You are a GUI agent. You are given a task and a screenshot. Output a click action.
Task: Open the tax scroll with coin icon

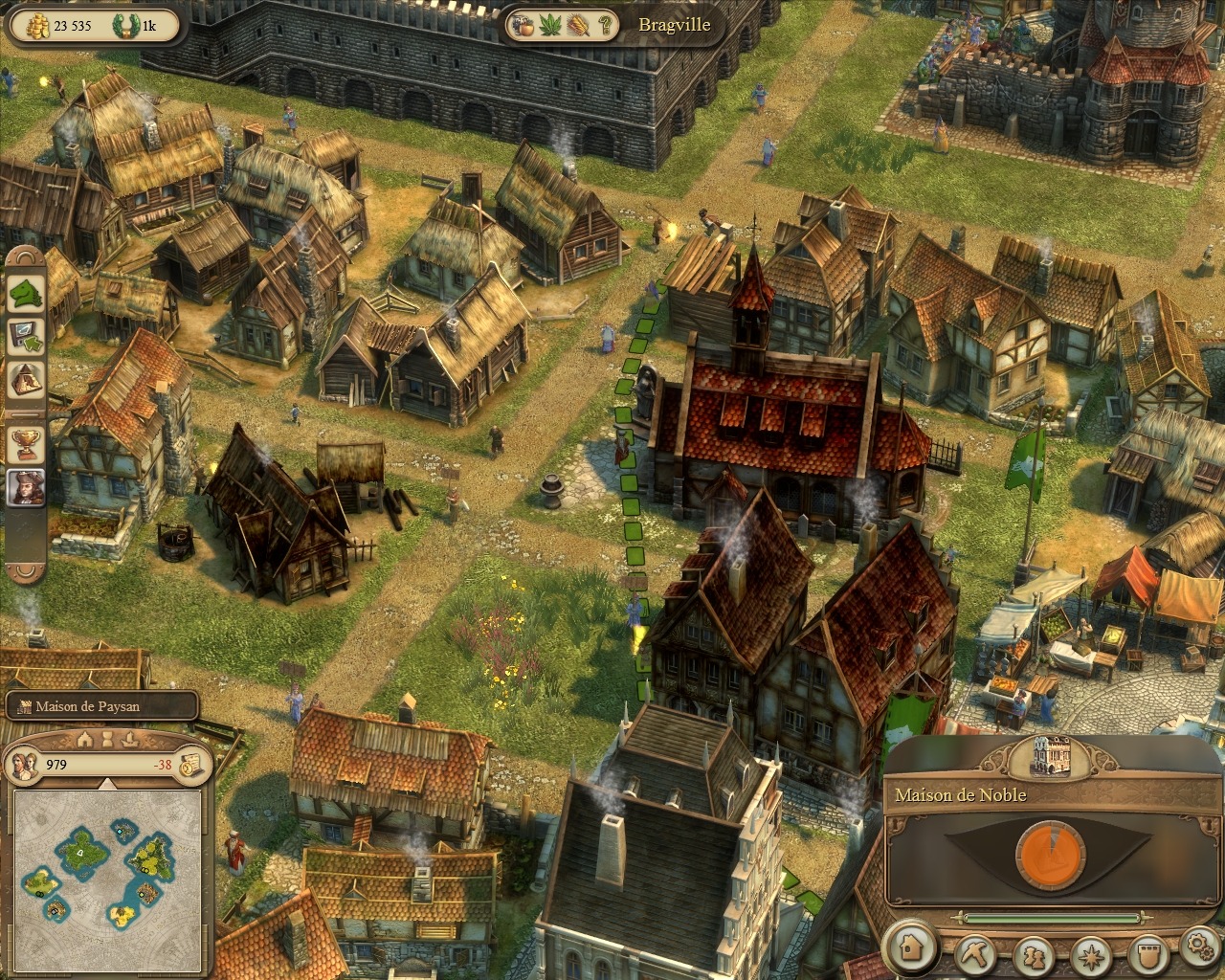[x=189, y=764]
